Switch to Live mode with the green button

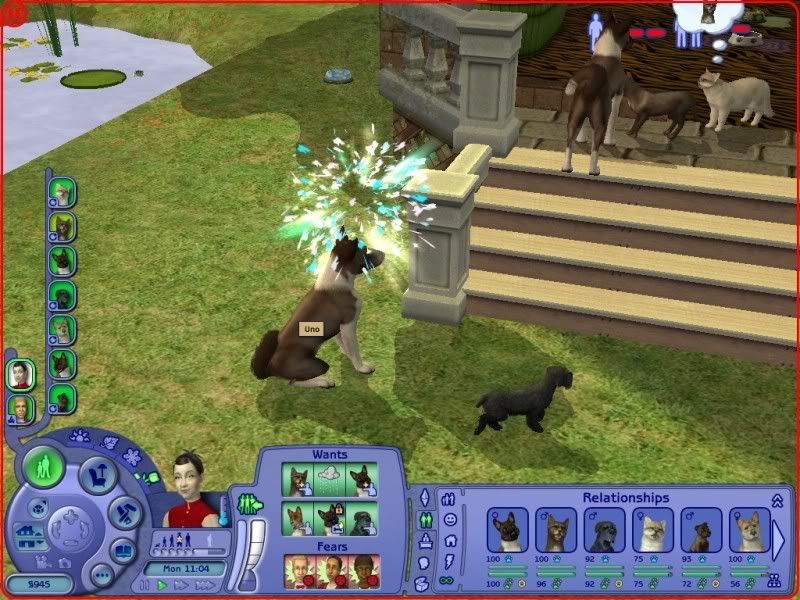(46, 468)
